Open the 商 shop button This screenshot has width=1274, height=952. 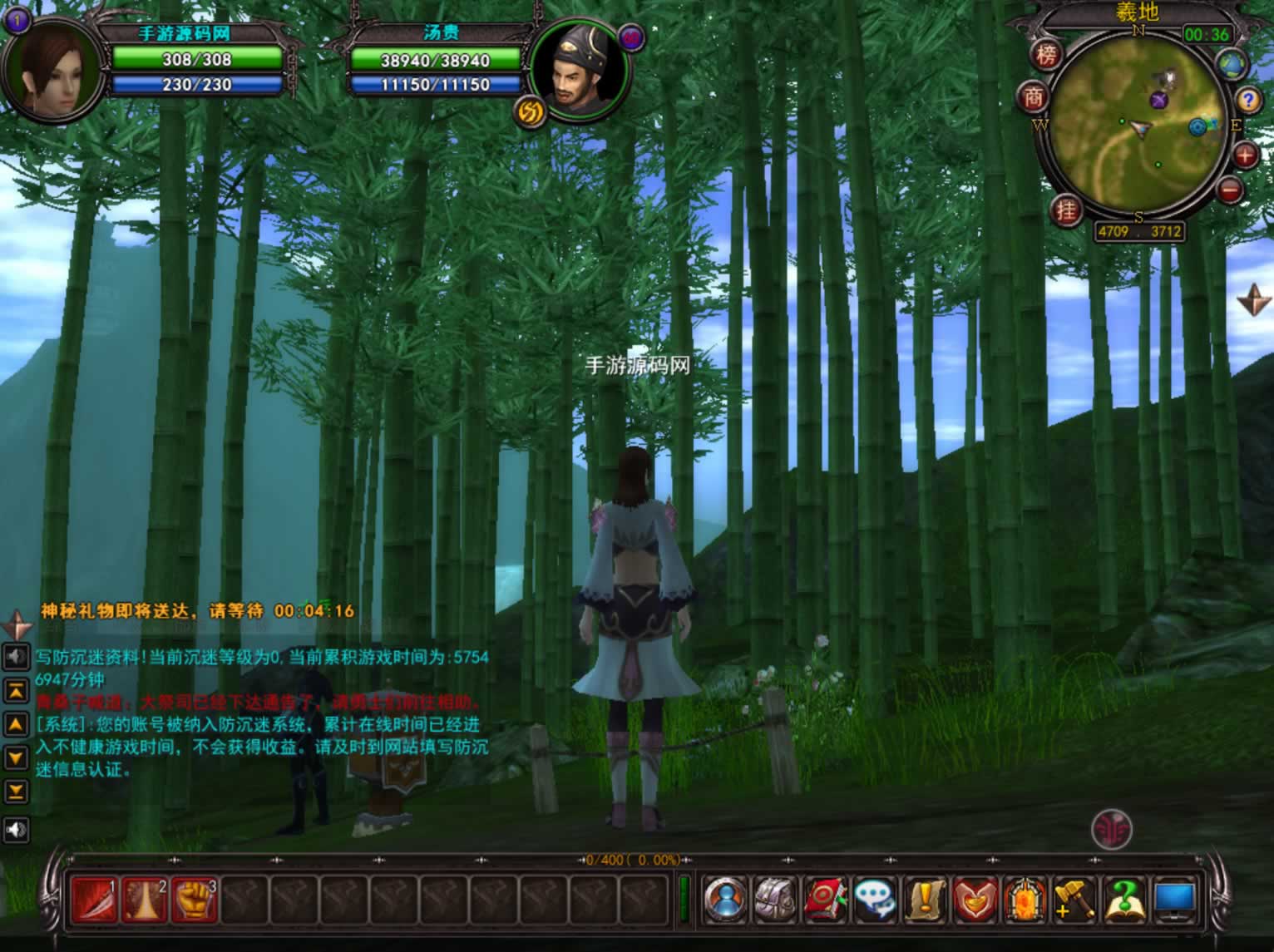[1034, 98]
